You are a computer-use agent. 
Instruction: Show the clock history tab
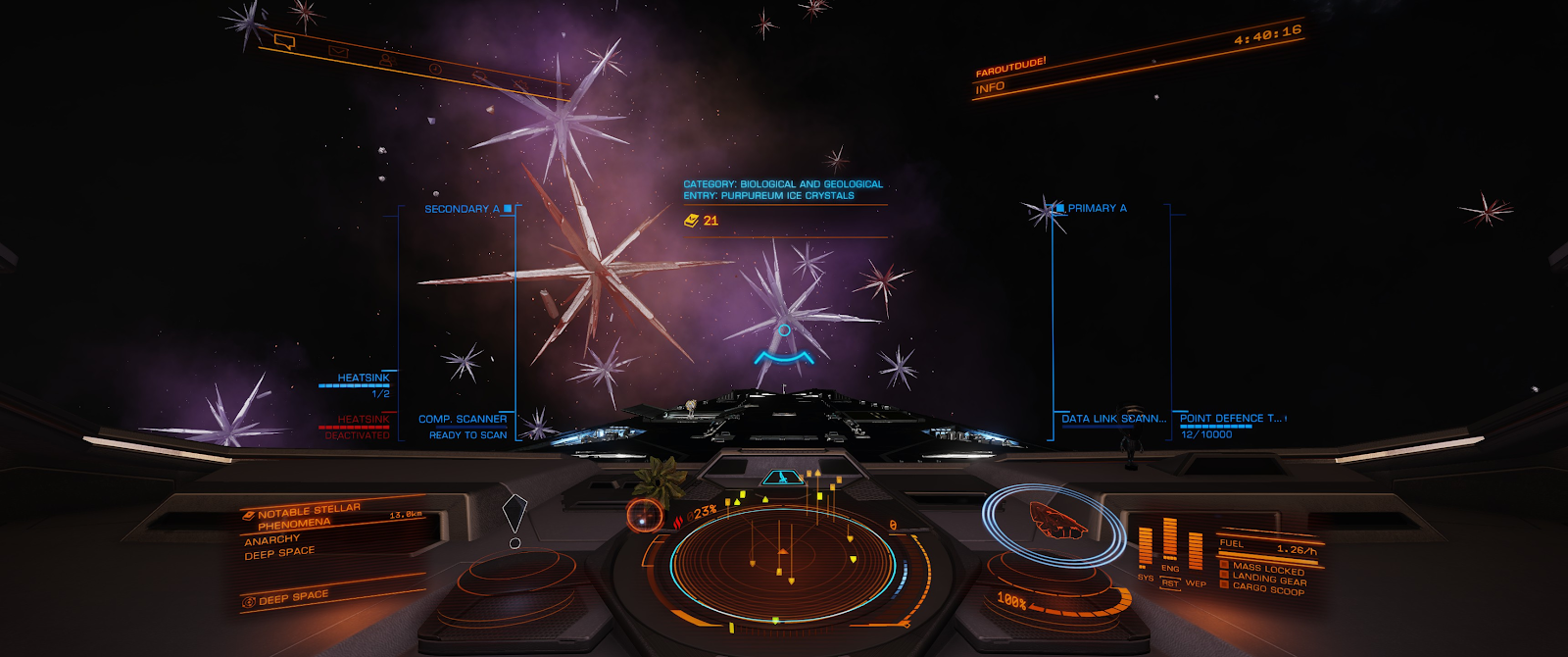coord(434,69)
